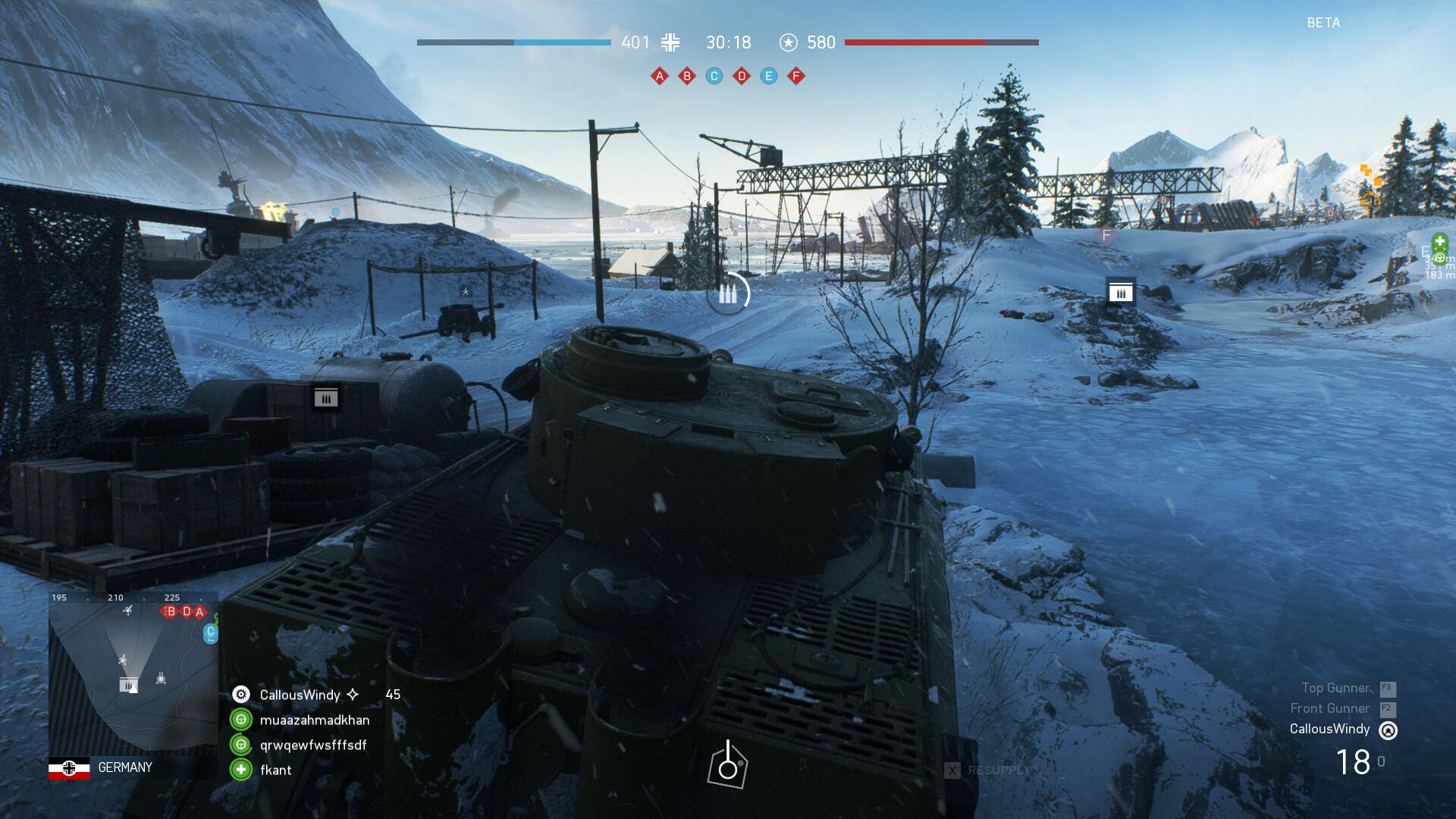
Task: Select squad member muaazahmadkhan
Action: pyautogui.click(x=314, y=720)
